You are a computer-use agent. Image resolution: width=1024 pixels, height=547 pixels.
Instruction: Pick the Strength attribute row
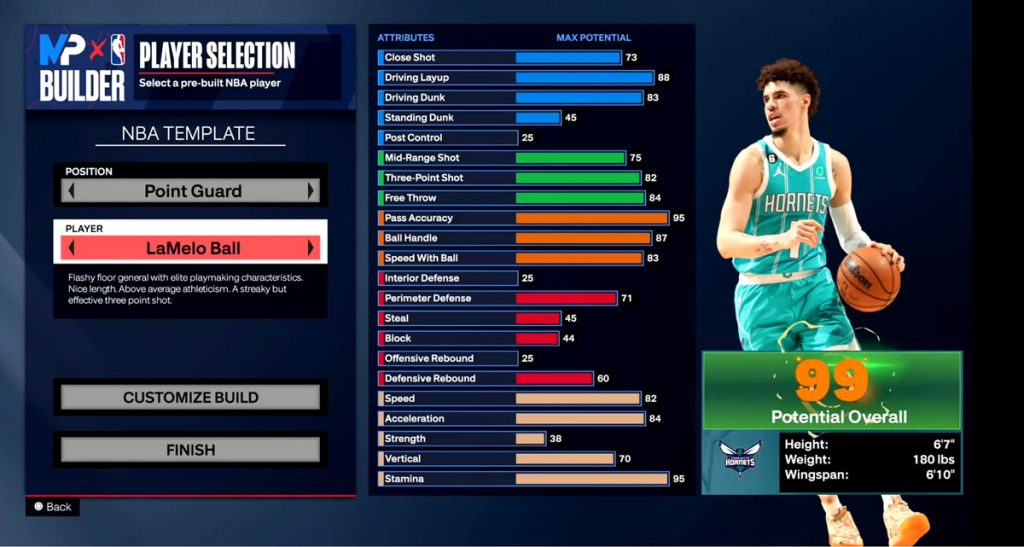point(522,439)
